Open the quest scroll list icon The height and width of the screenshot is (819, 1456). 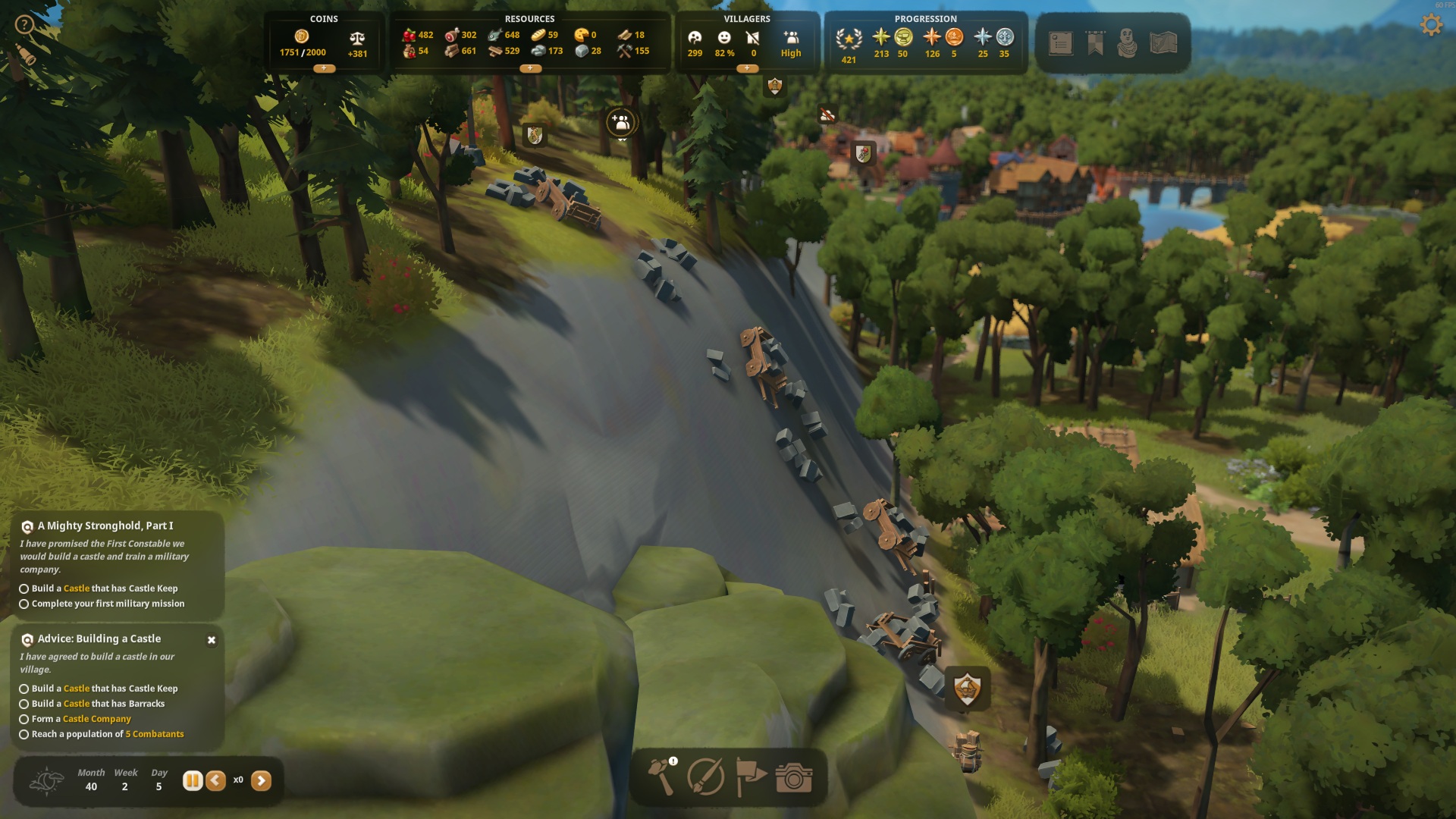click(1061, 43)
